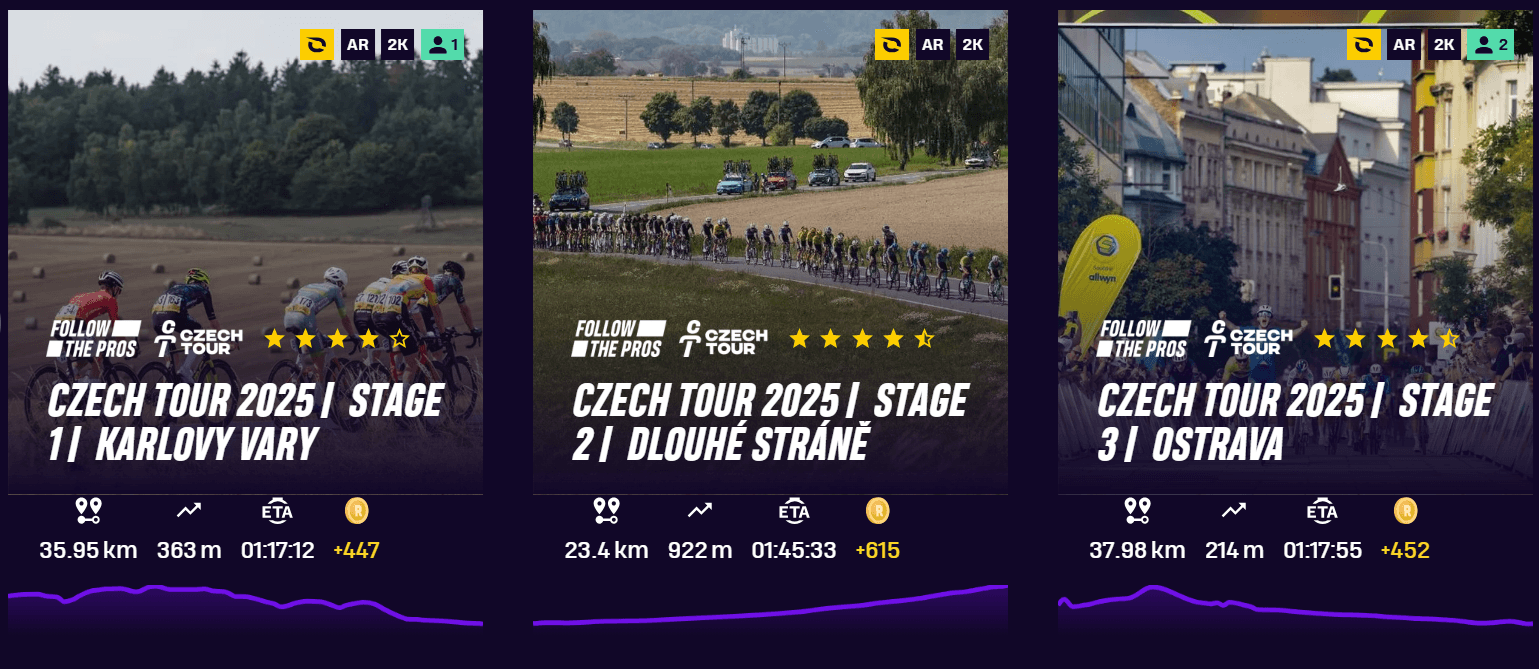Click the green badge showing 2 riders
Screen dimensions: 1539x669
1490,45
